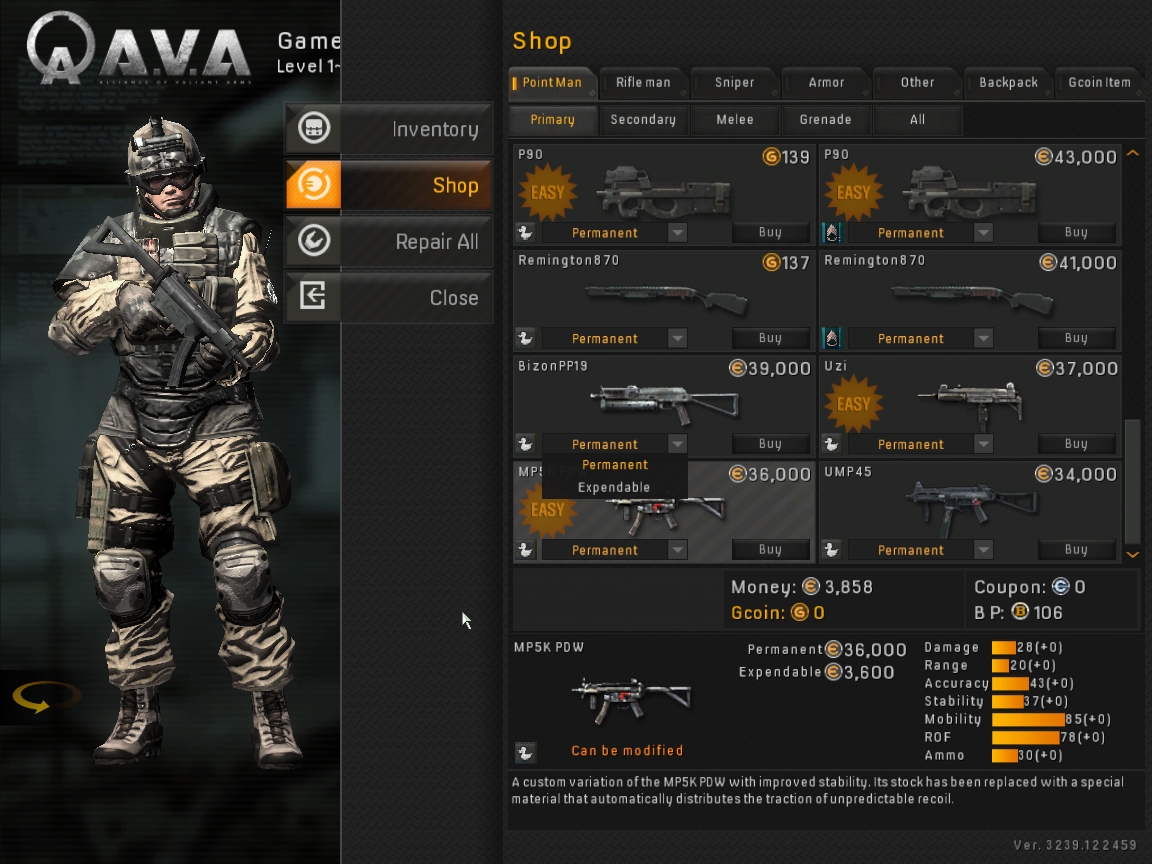This screenshot has height=864, width=1152.
Task: Switch to the Rifle man tab
Action: 643,83
